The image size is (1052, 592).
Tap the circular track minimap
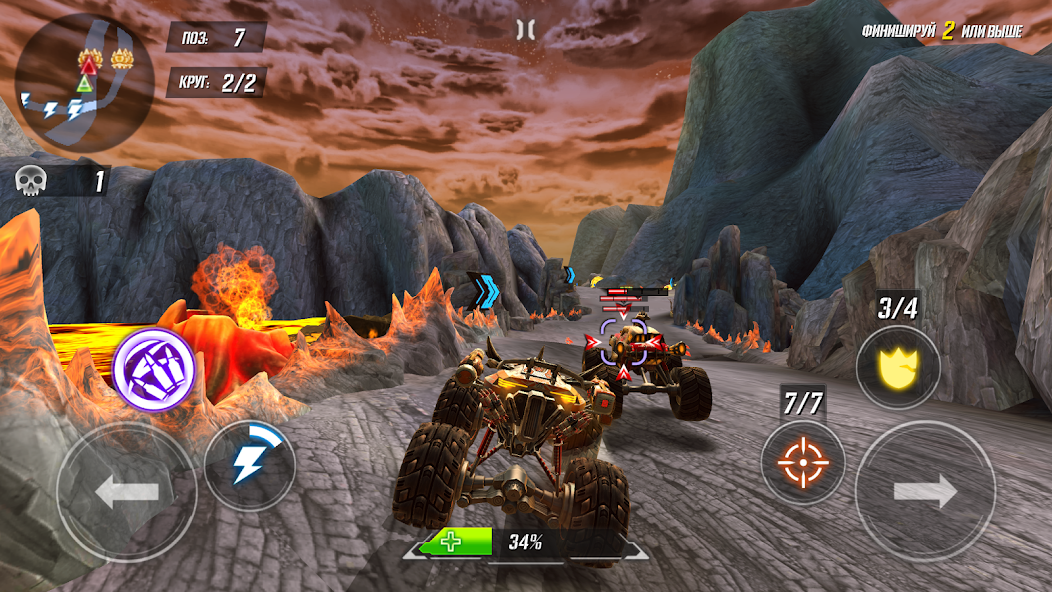84,82
